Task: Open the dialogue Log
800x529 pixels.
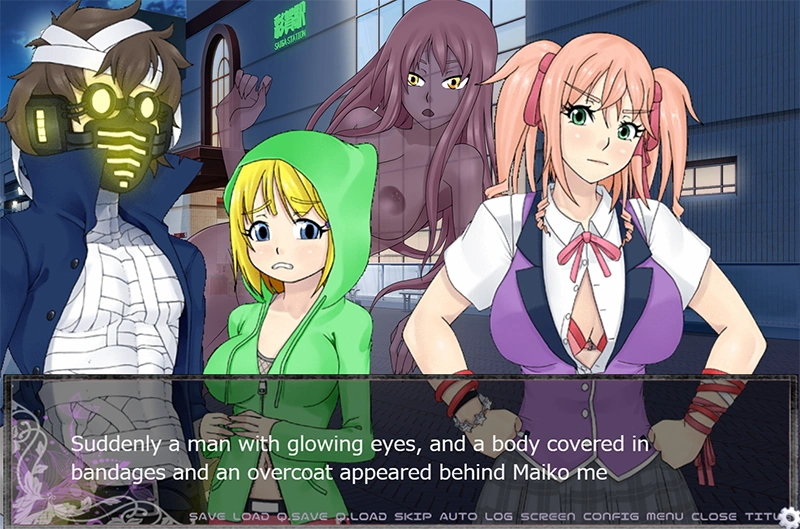Action: coord(499,516)
